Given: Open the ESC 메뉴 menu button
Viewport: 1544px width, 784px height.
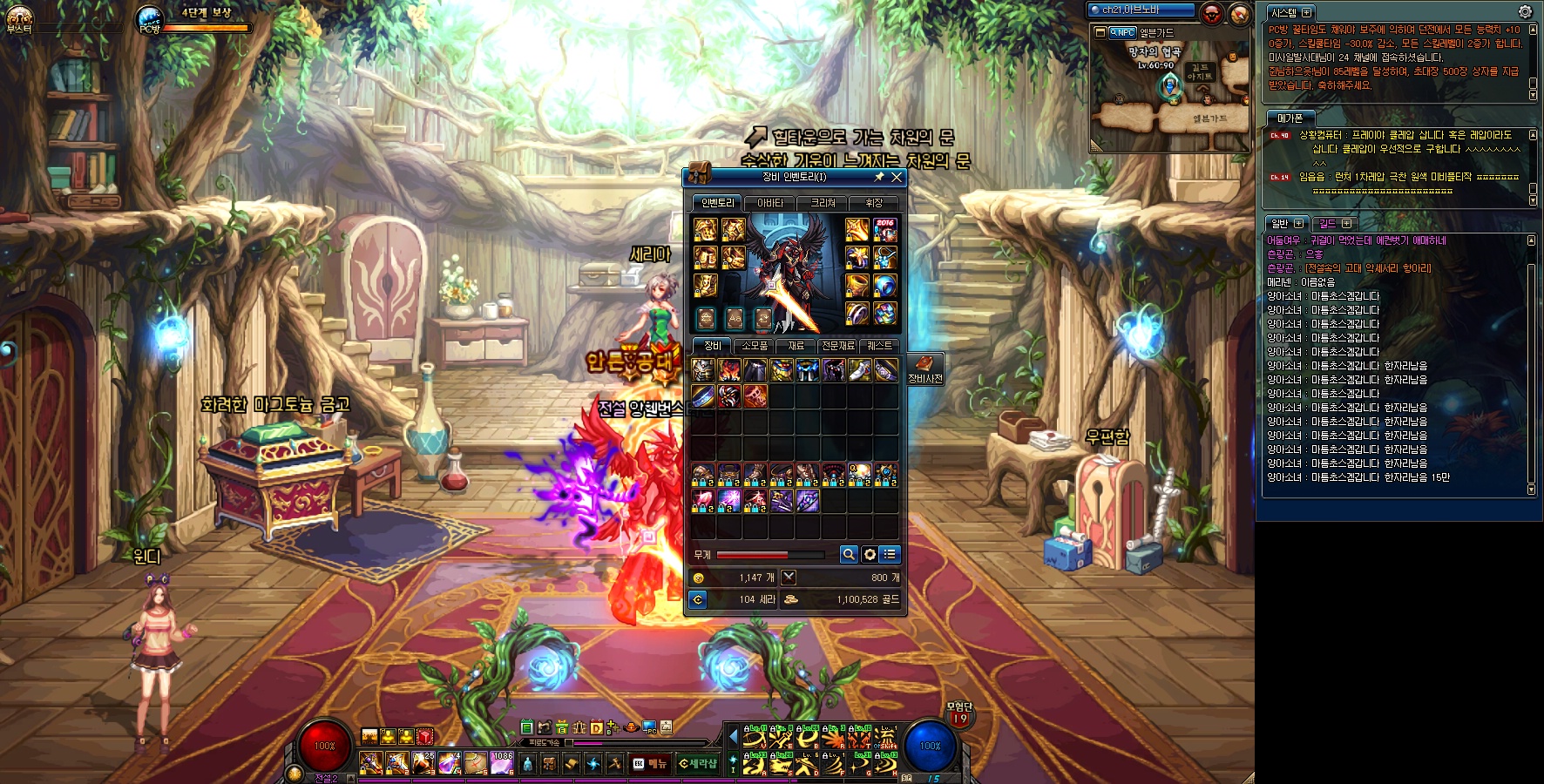Looking at the screenshot, I should pyautogui.click(x=650, y=763).
